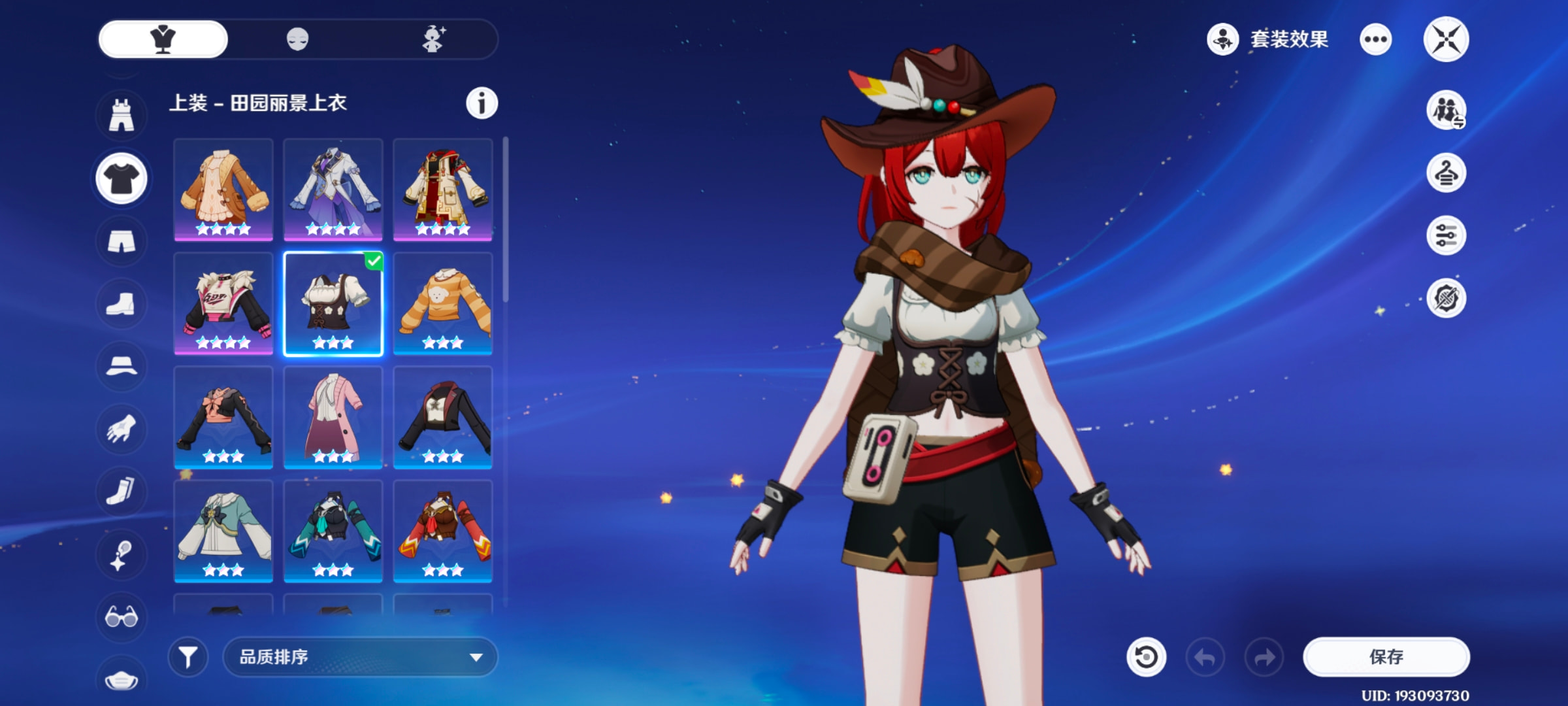Open the 品质排序 sort dropdown

[x=360, y=656]
